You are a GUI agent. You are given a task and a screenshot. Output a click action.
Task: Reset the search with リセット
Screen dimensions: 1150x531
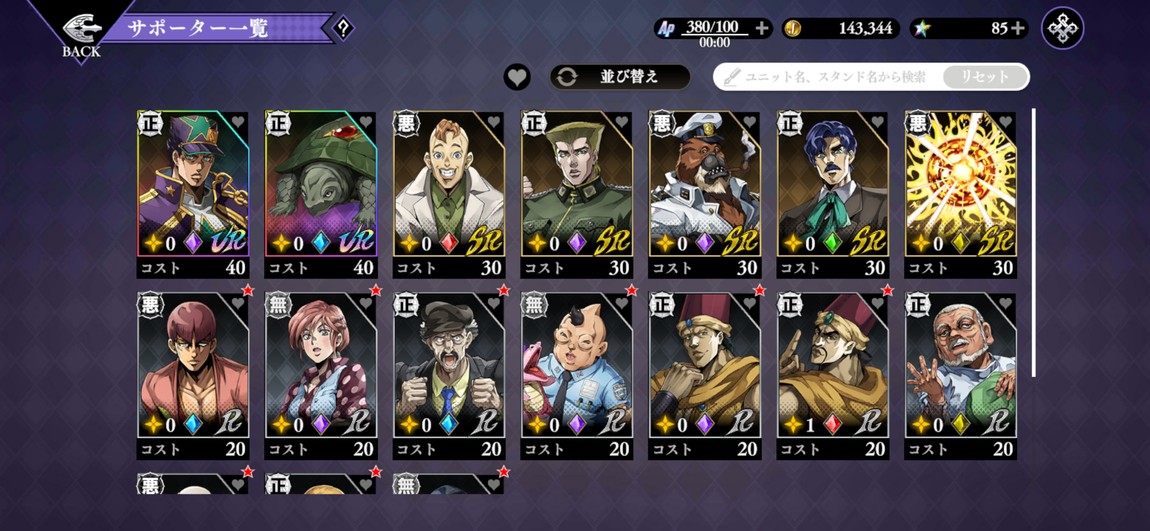tap(985, 77)
